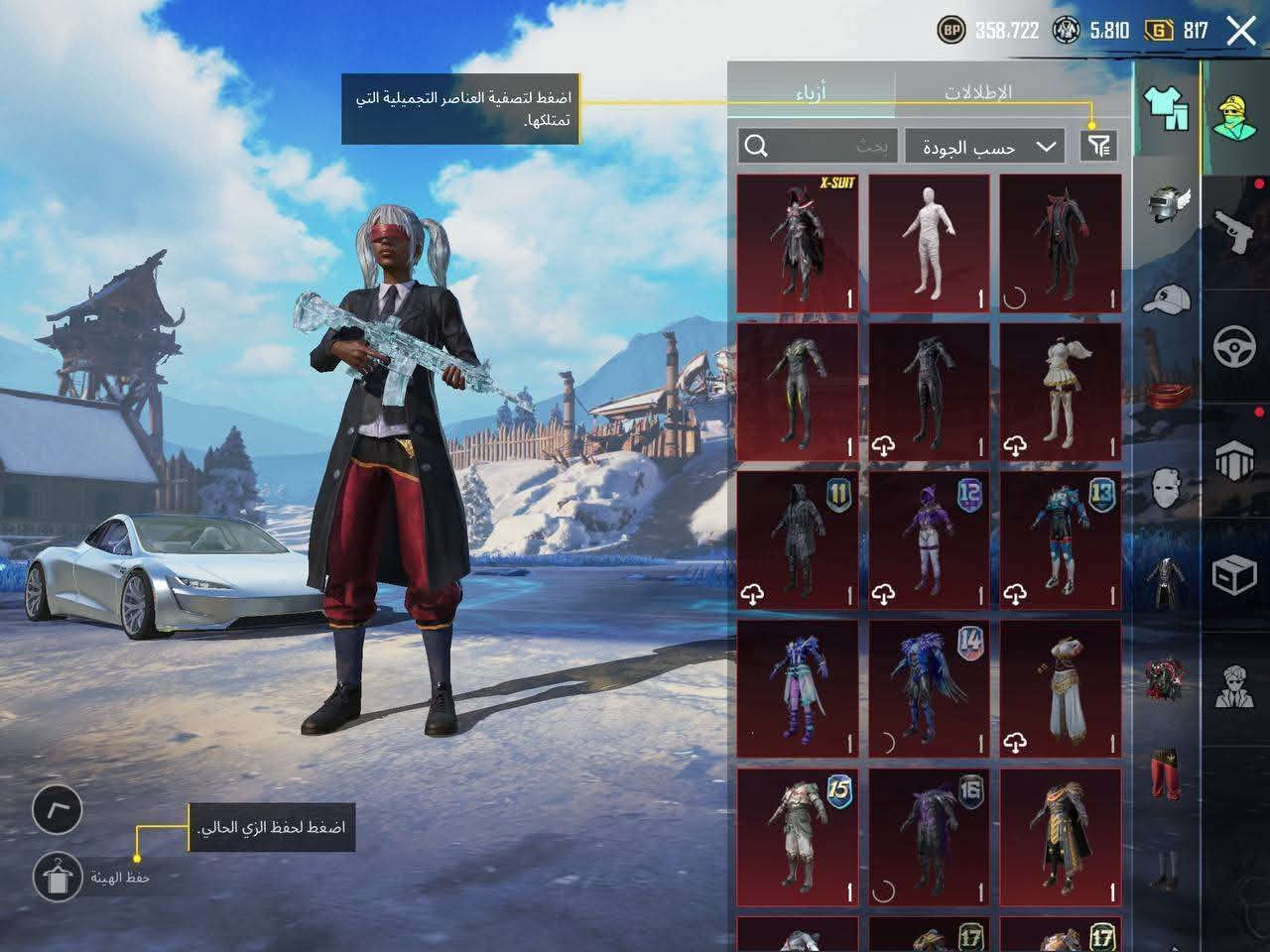The width and height of the screenshot is (1270, 952).
Task: Pick the outfit with badge 11
Action: pyautogui.click(x=798, y=539)
